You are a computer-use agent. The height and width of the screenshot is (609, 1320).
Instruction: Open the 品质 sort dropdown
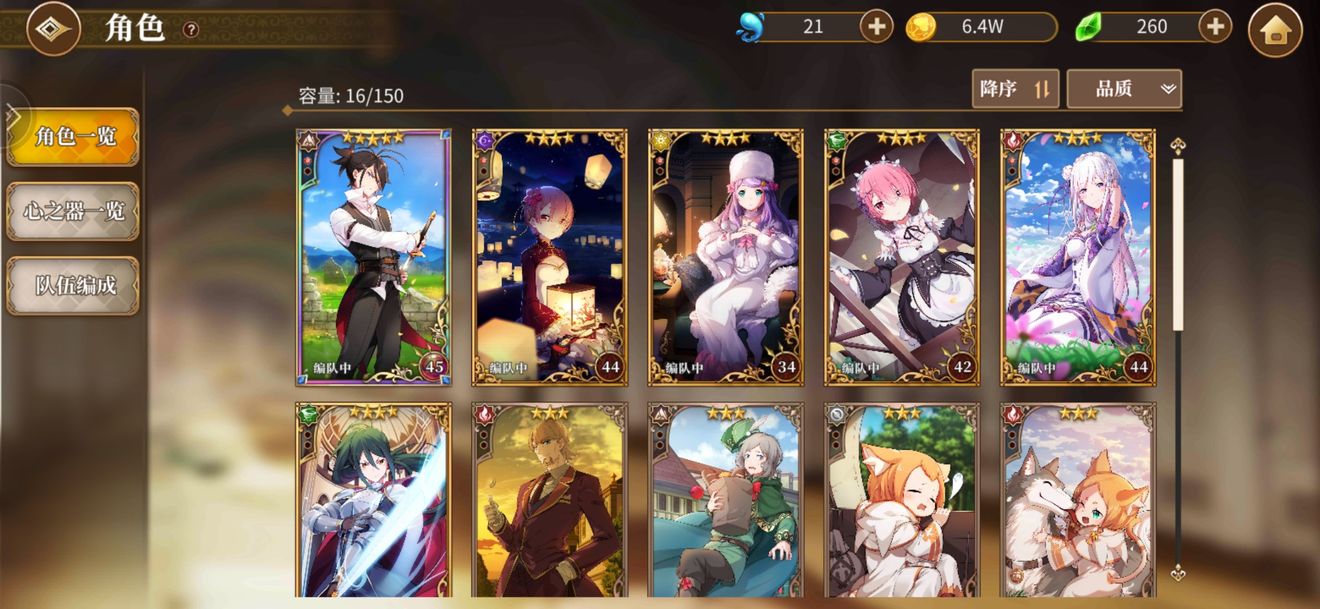[1124, 89]
